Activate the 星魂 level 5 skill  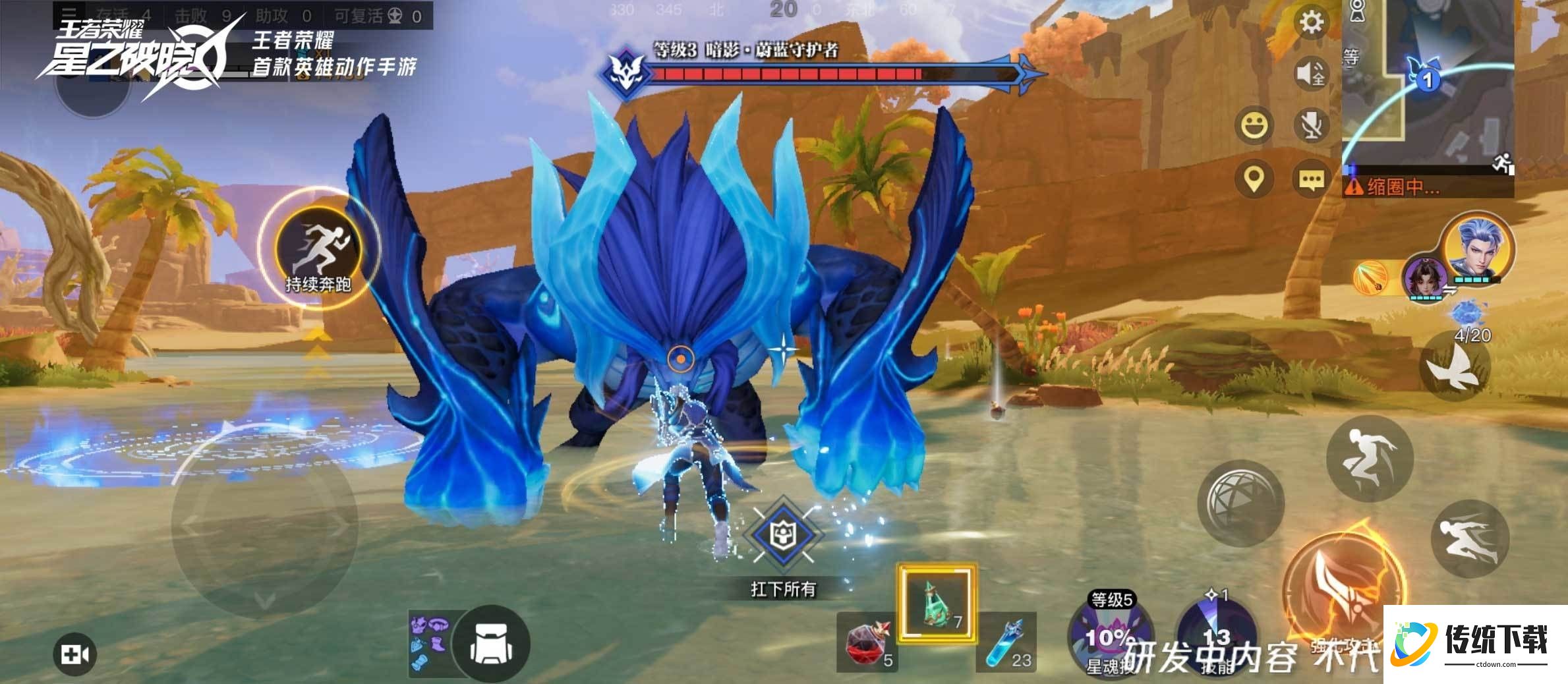(x=1110, y=636)
